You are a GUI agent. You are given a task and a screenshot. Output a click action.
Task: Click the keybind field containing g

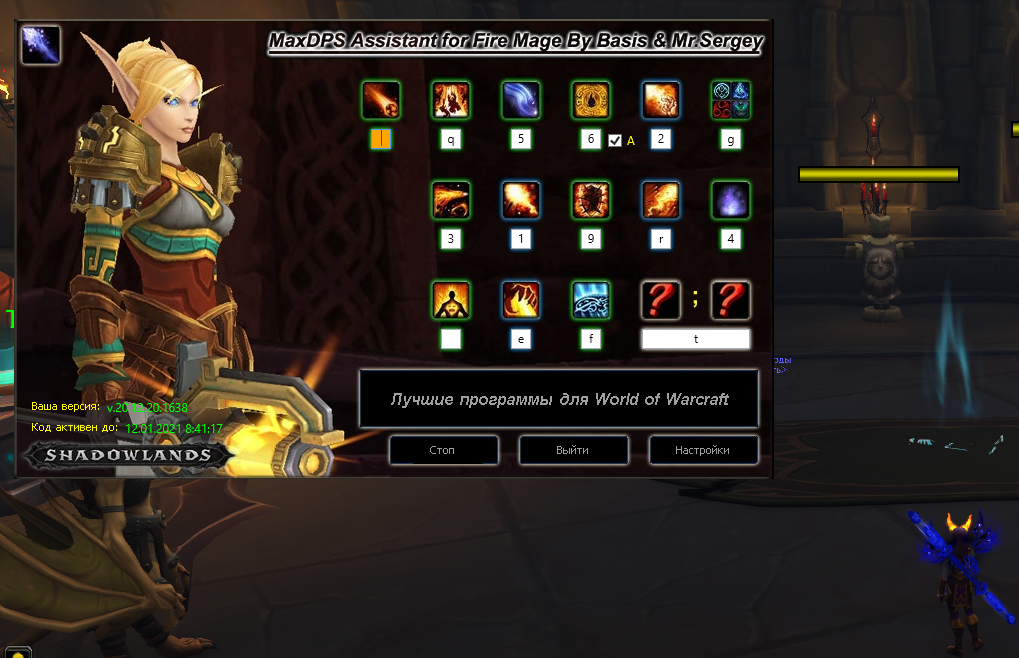click(x=731, y=140)
